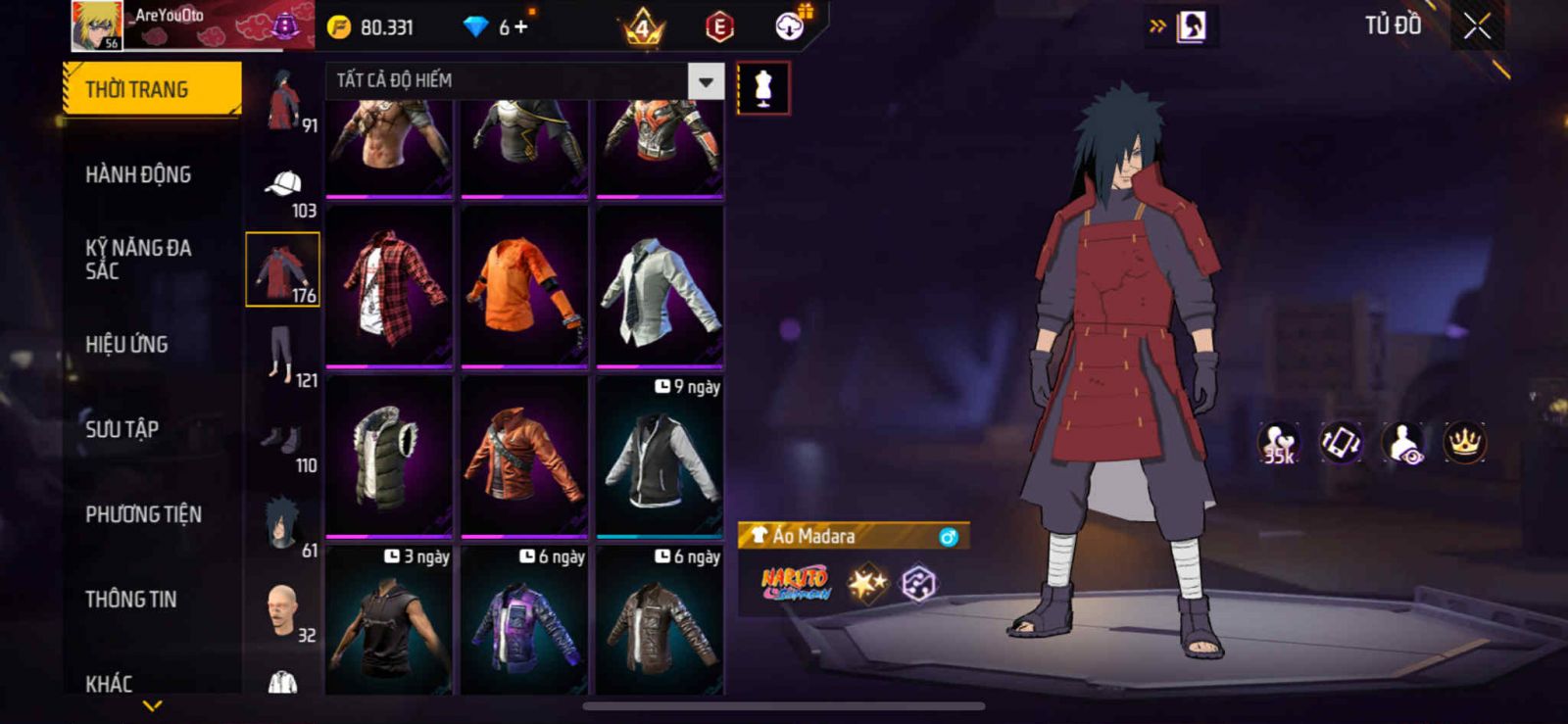The width and height of the screenshot is (1568, 724).
Task: Show the Thông Tin tab
Action: [130, 599]
